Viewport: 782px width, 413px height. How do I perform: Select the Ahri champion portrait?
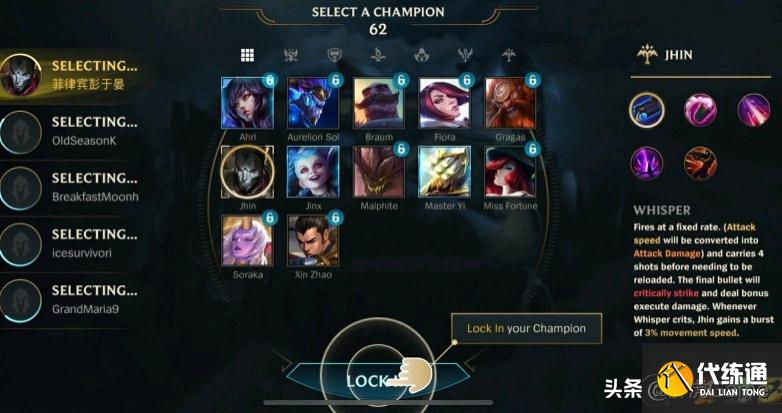point(246,103)
